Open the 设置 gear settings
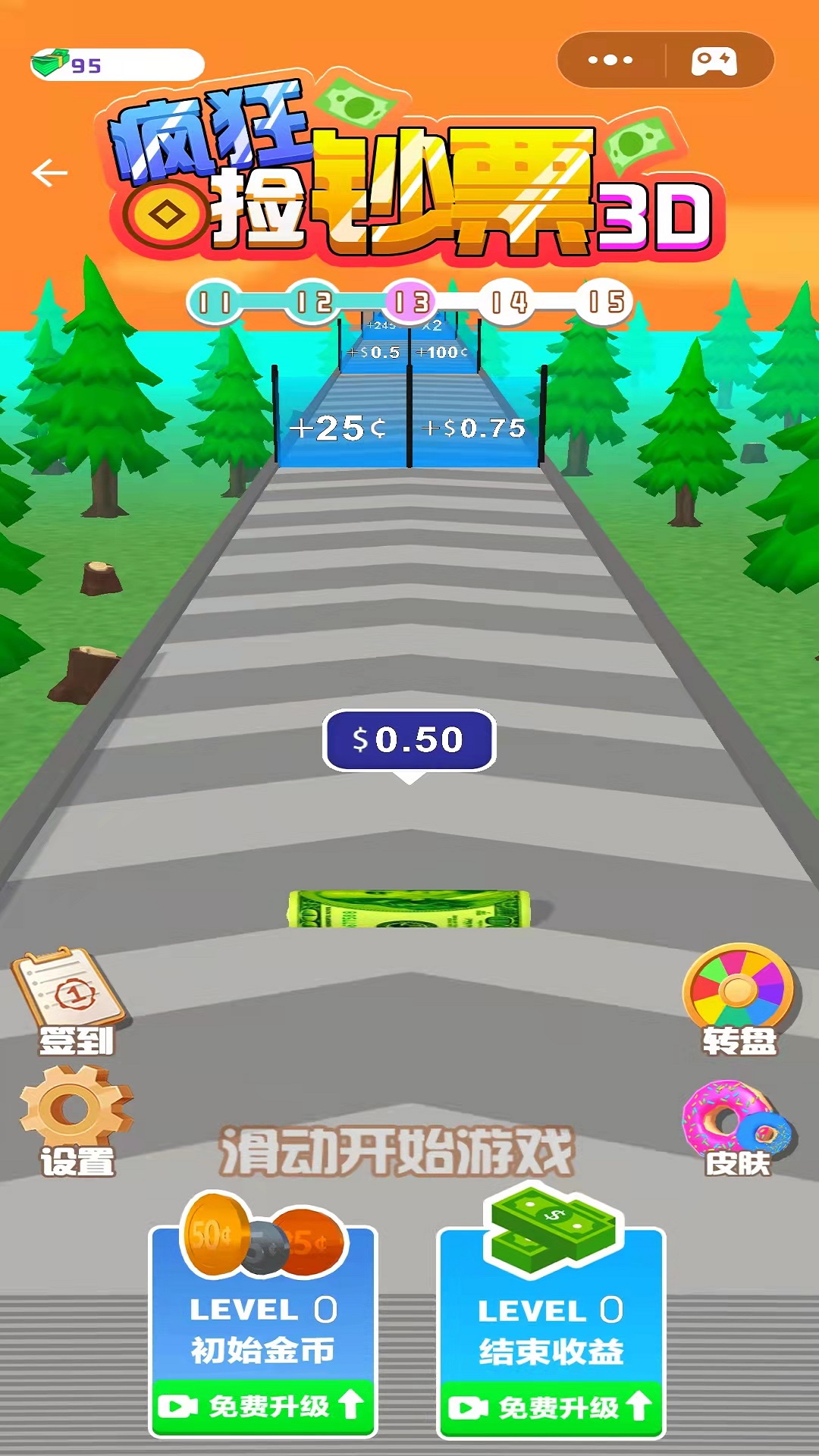 click(x=76, y=1120)
